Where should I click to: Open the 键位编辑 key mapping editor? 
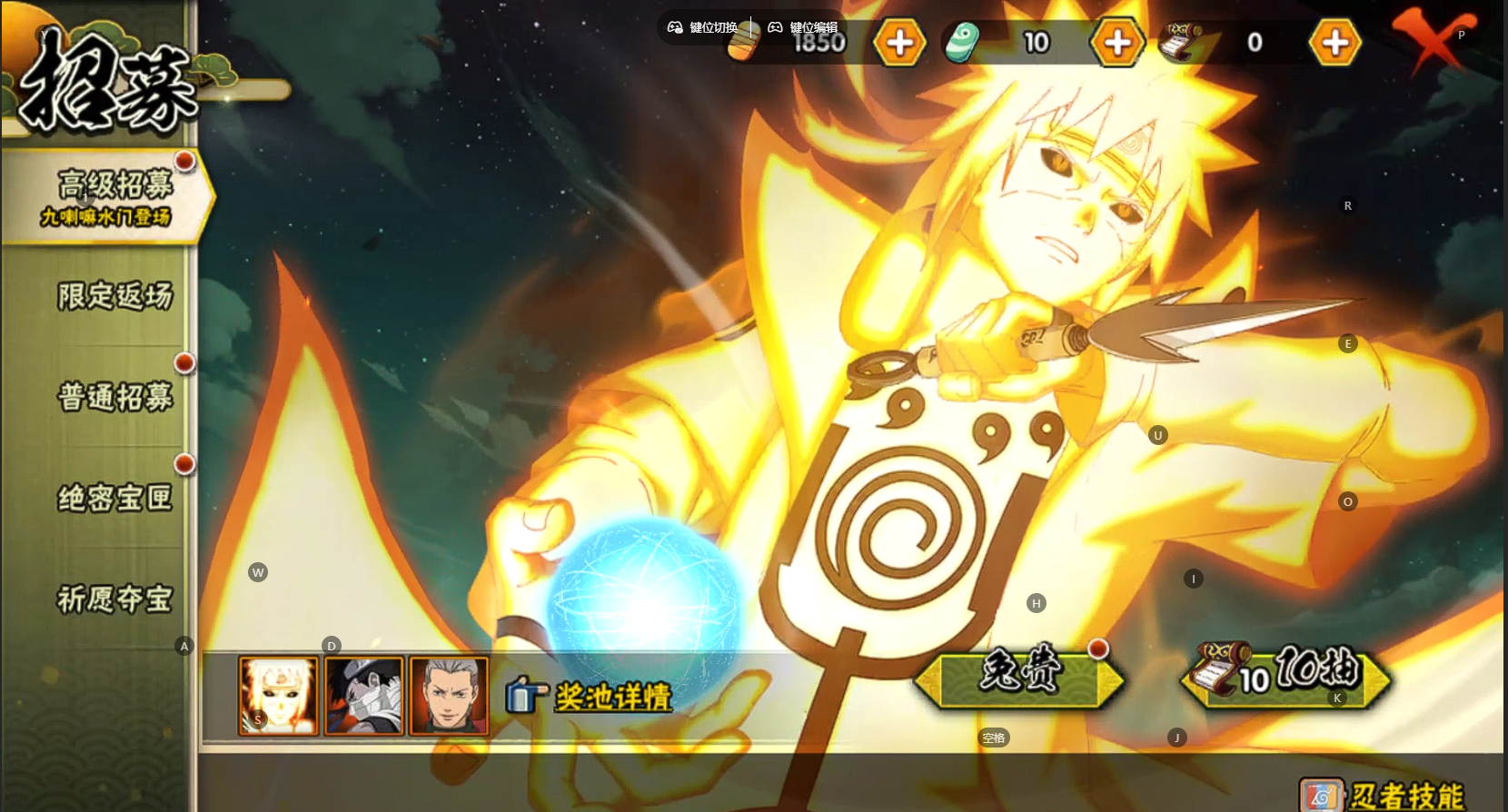pos(803,27)
